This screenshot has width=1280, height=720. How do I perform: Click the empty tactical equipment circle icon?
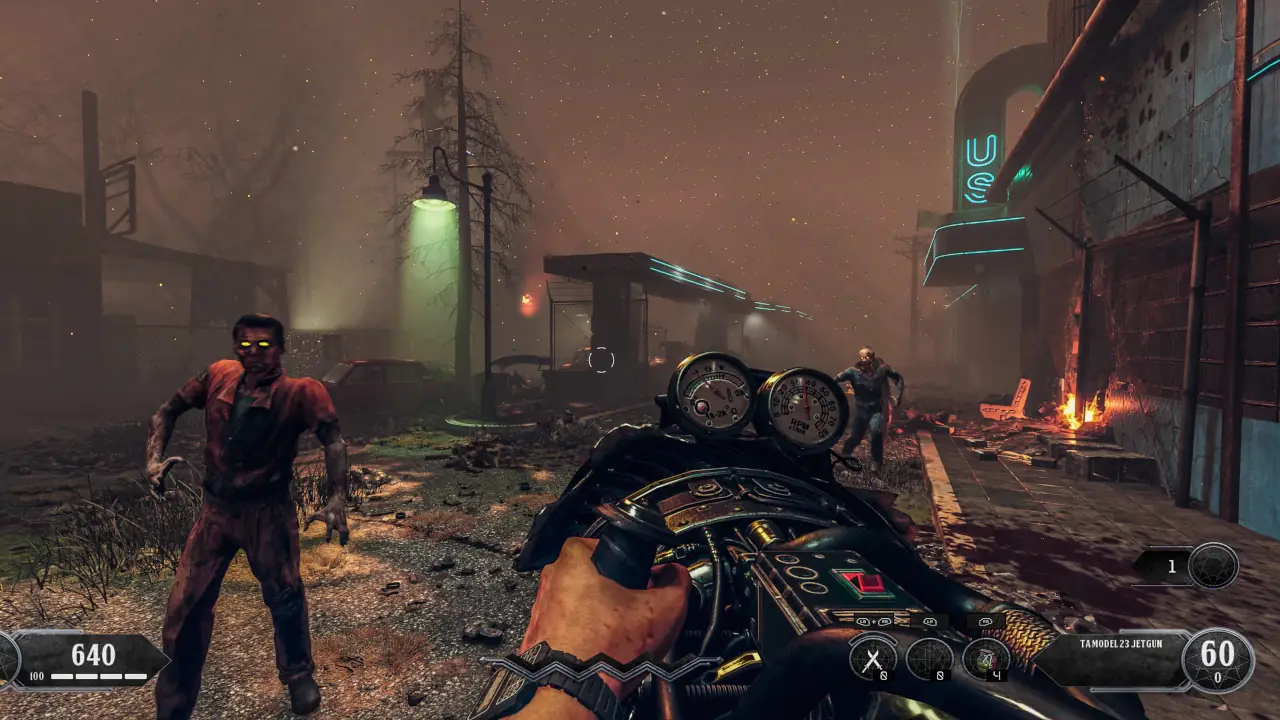930,658
